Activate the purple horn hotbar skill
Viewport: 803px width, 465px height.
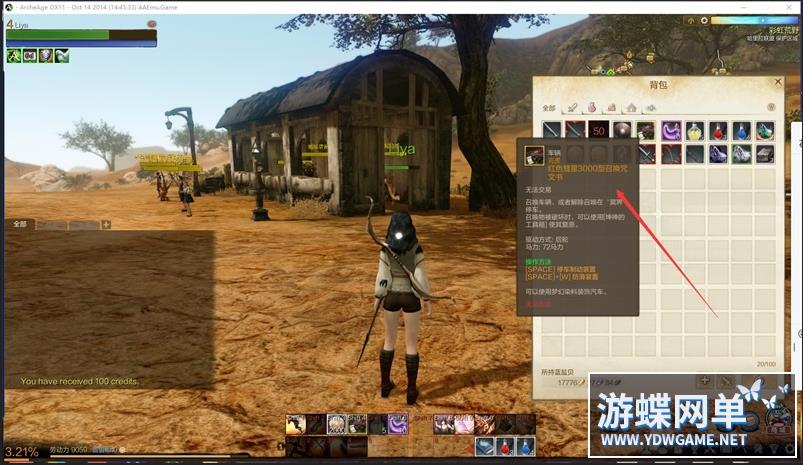click(397, 424)
